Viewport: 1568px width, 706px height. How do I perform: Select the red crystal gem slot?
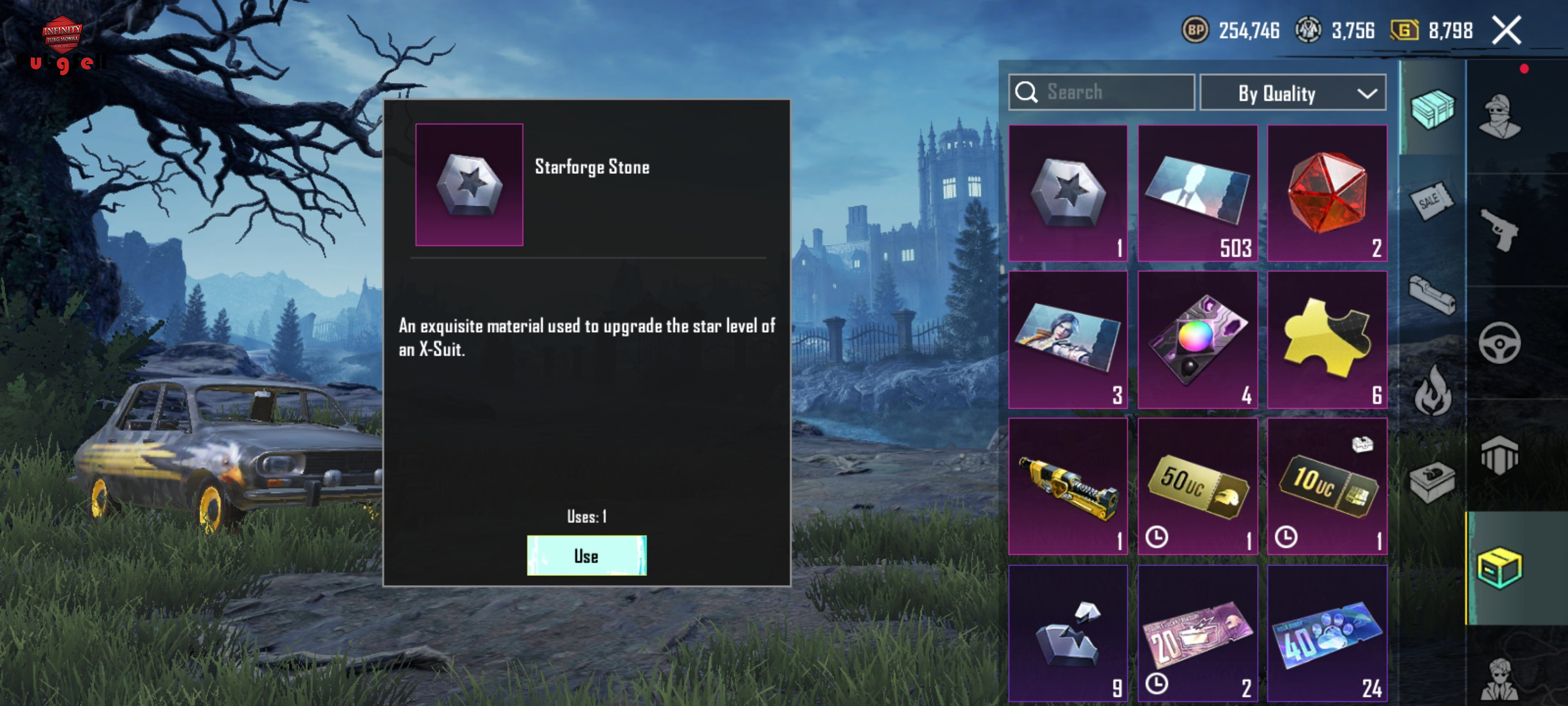[1327, 193]
